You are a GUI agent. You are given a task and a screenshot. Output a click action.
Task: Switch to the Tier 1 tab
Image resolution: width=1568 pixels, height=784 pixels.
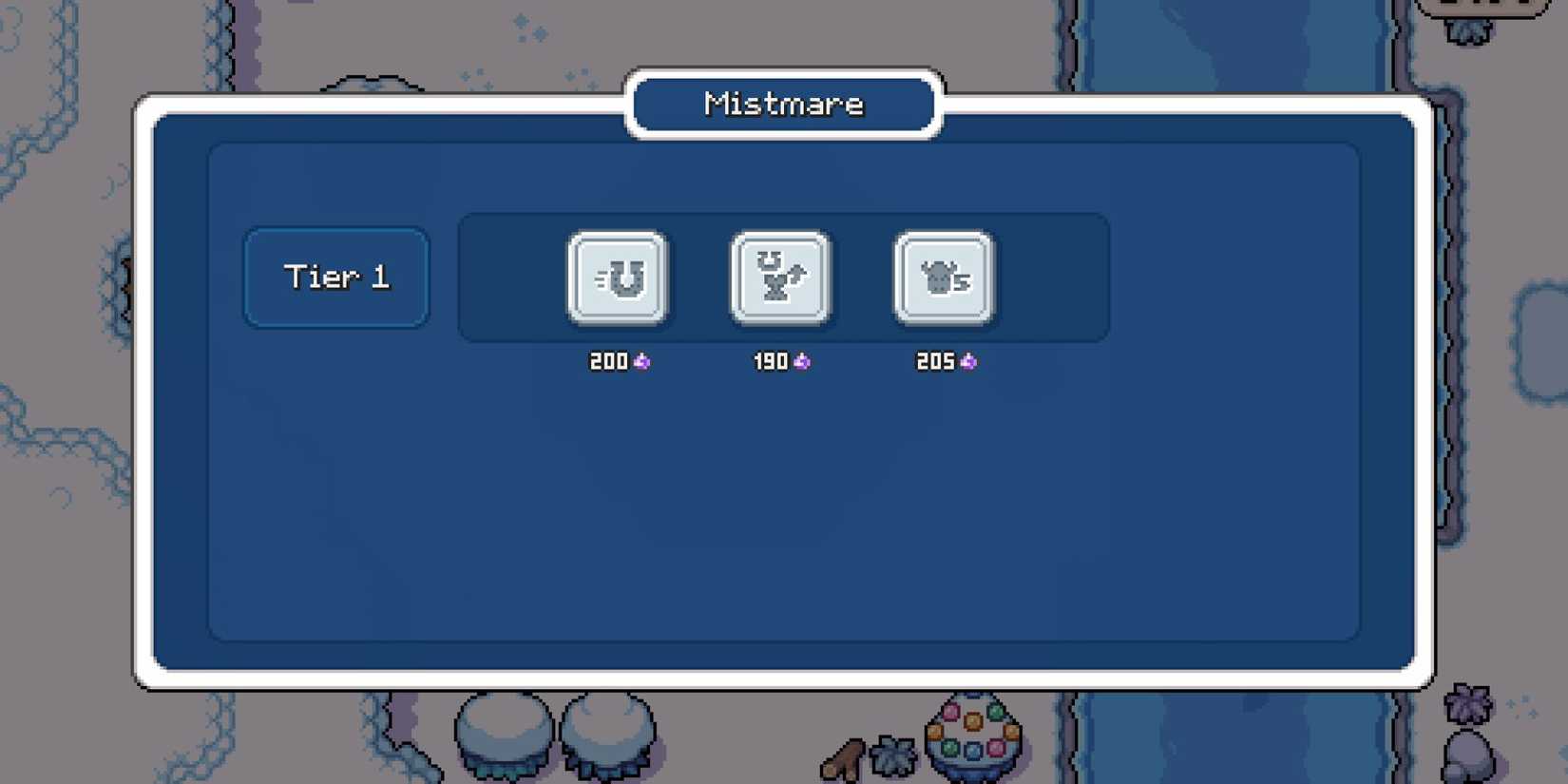click(336, 277)
